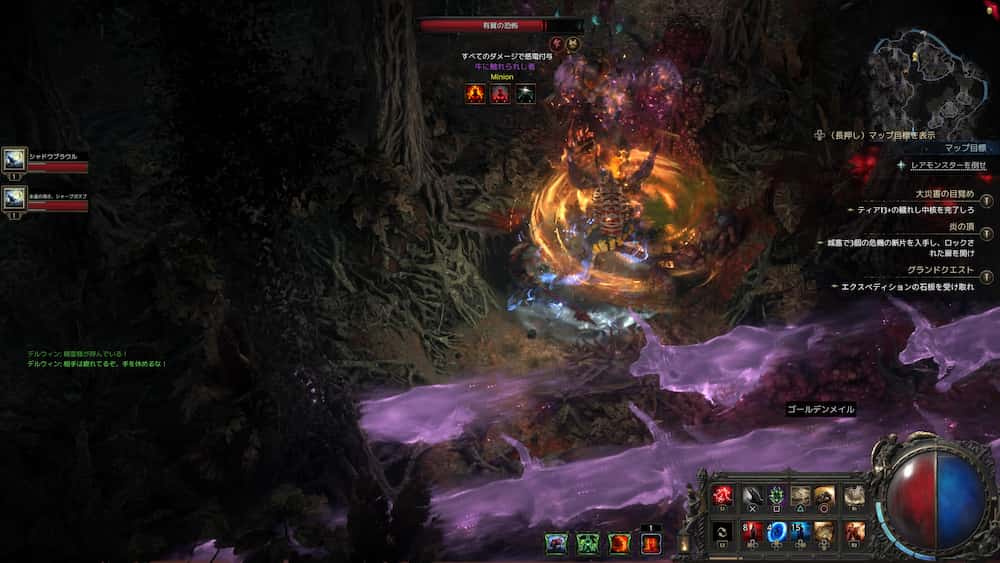Select the シャドウブラウル party member portrait
This screenshot has height=563, width=1000.
(15, 159)
